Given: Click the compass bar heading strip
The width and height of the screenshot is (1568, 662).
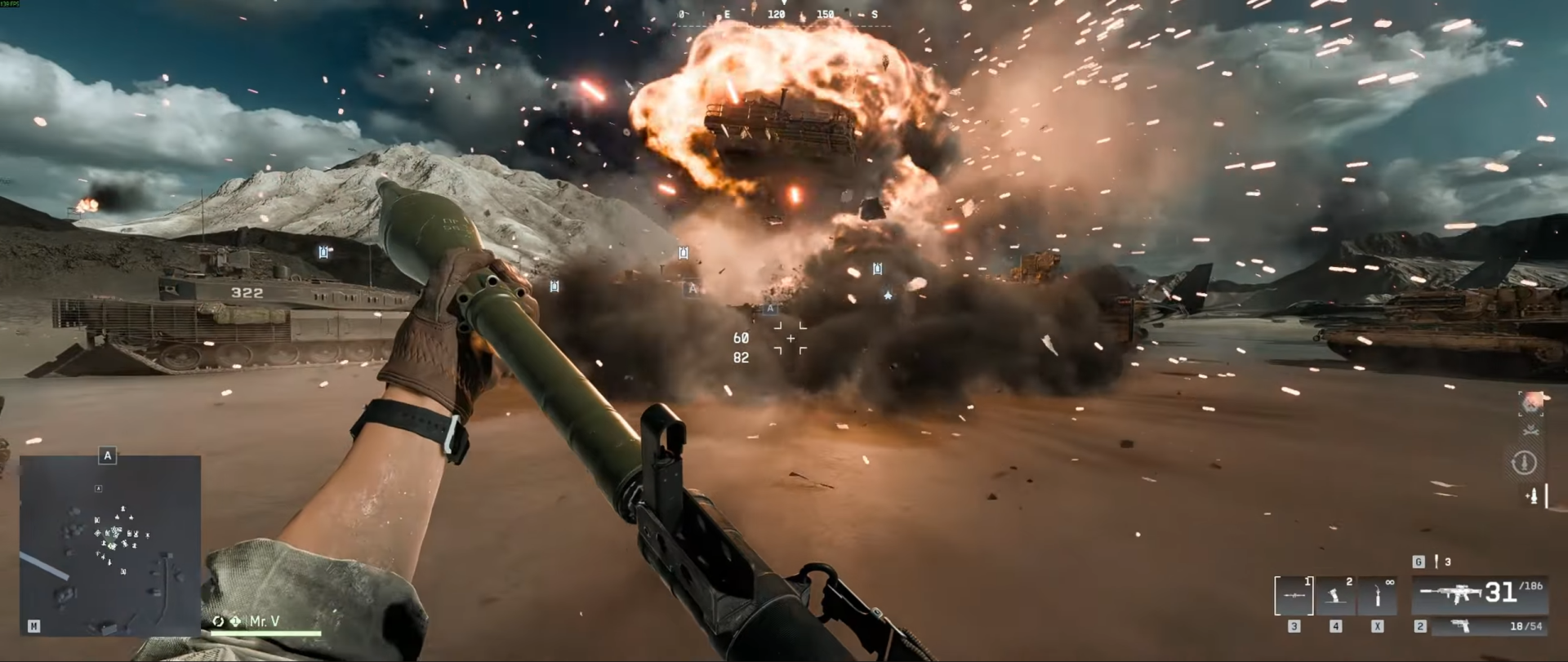Looking at the screenshot, I should pos(782,16).
